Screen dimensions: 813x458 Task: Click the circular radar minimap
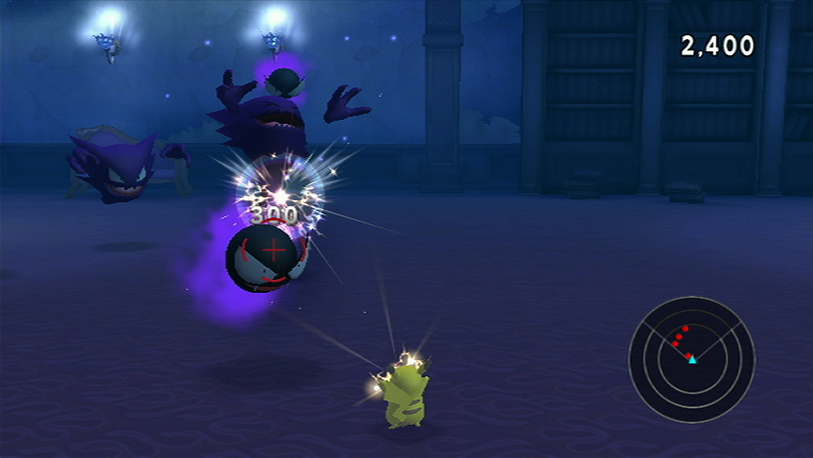pos(691,358)
